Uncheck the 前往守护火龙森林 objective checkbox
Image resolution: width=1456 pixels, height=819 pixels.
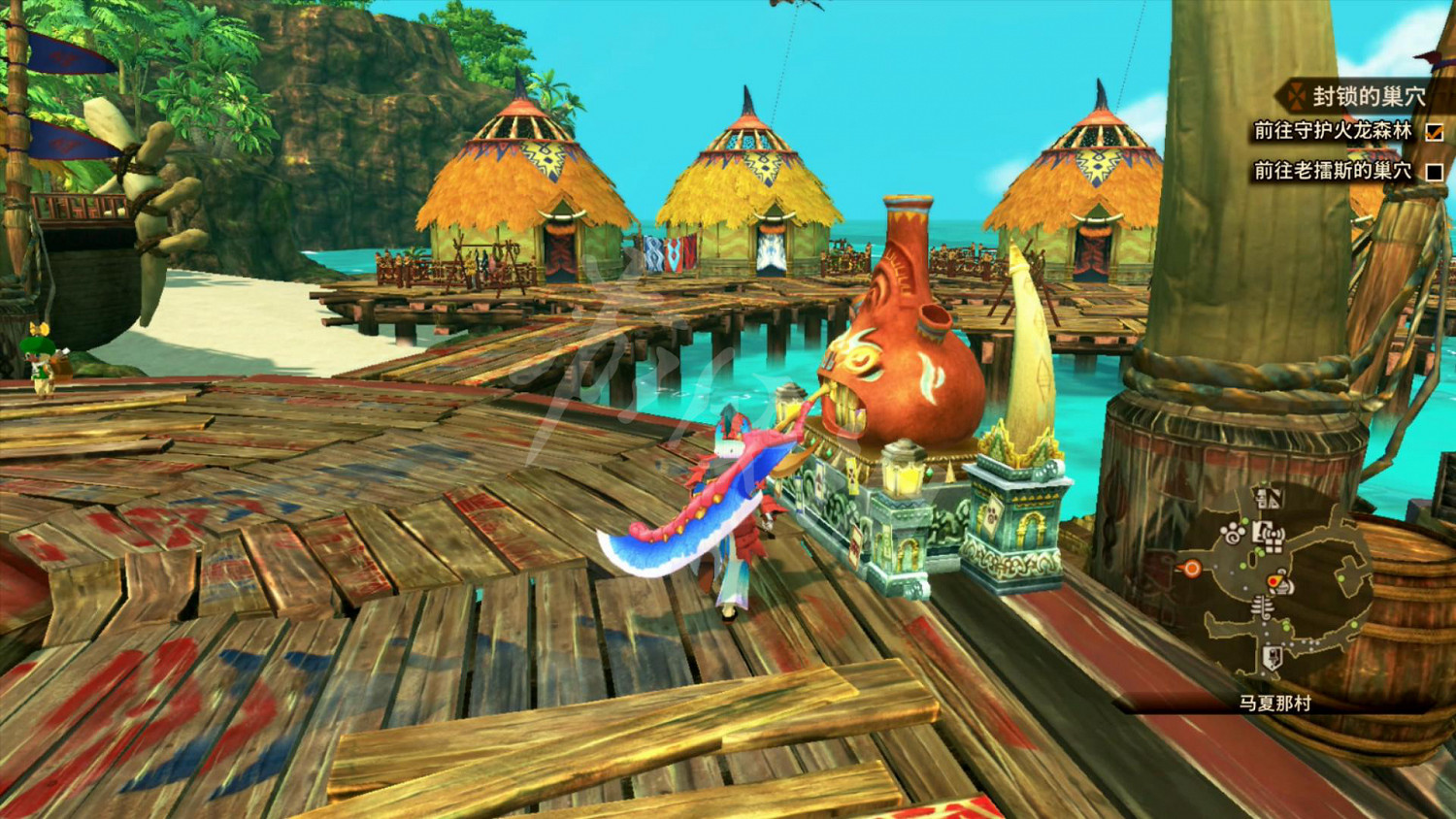tap(1435, 133)
